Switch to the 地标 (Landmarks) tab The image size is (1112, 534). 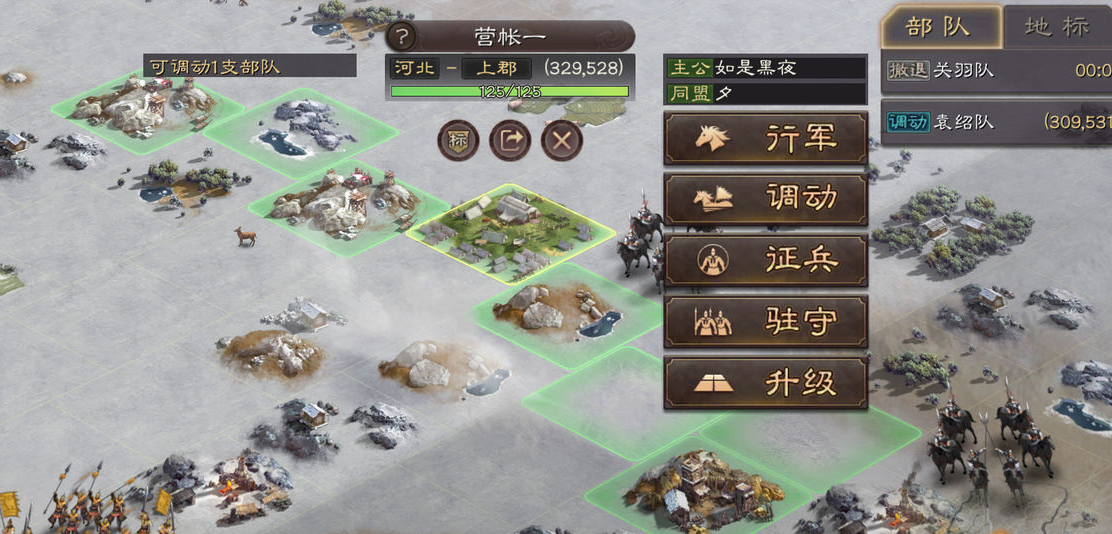point(1056,26)
